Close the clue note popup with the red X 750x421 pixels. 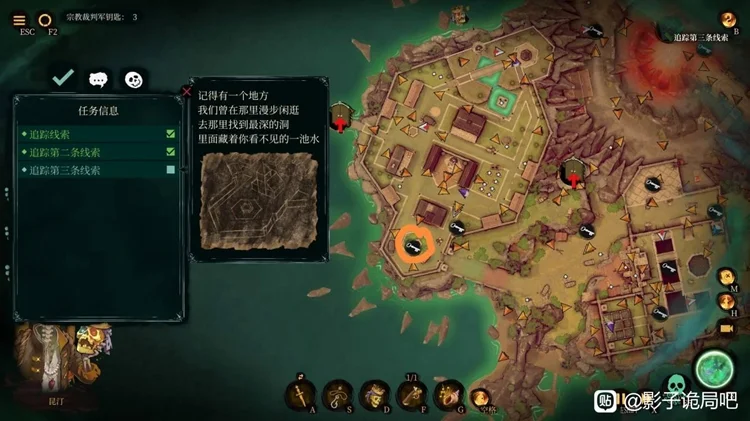point(186,91)
